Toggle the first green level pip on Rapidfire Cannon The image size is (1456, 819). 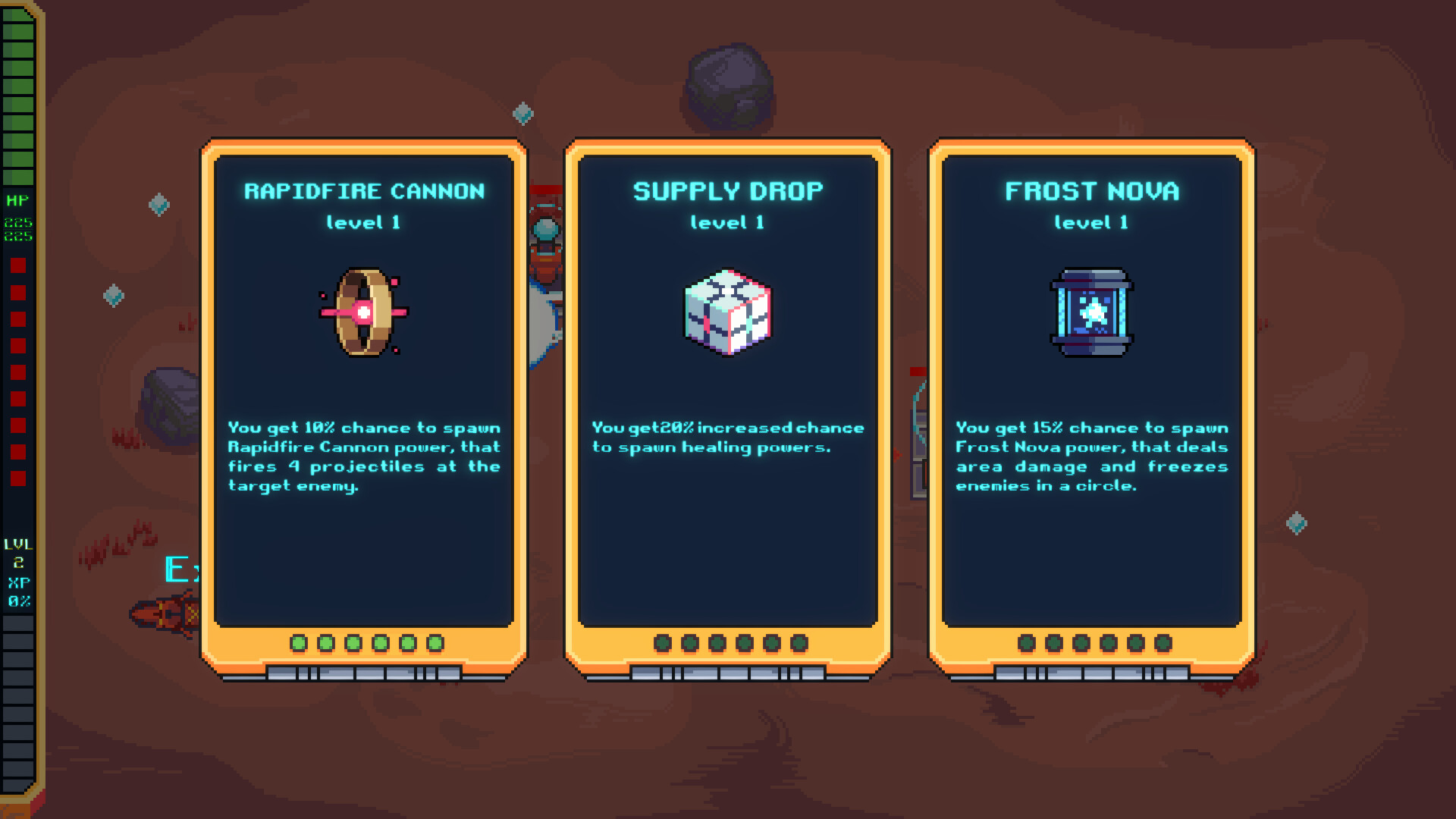coord(299,642)
